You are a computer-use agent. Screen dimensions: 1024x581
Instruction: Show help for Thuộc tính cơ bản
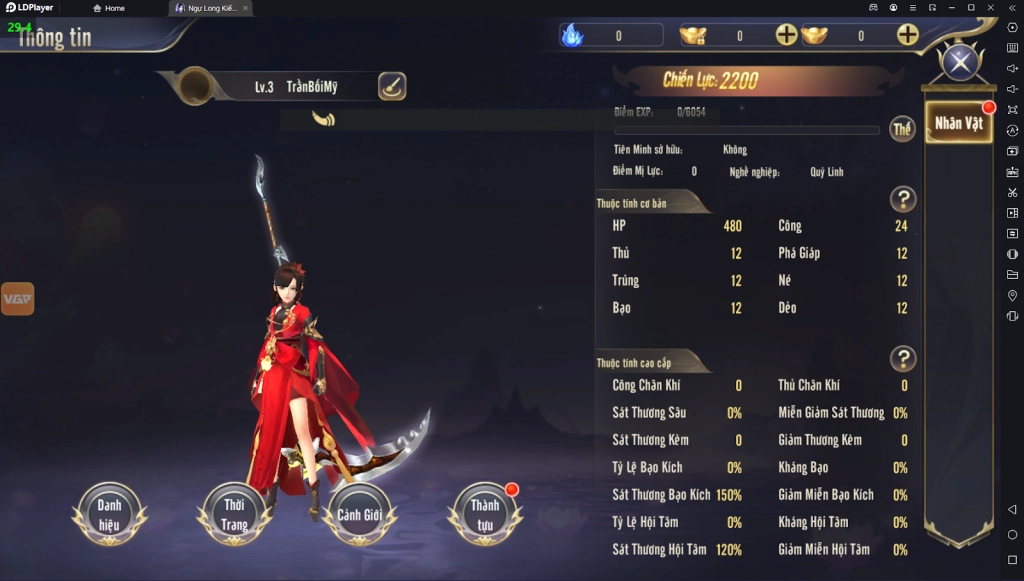point(902,199)
